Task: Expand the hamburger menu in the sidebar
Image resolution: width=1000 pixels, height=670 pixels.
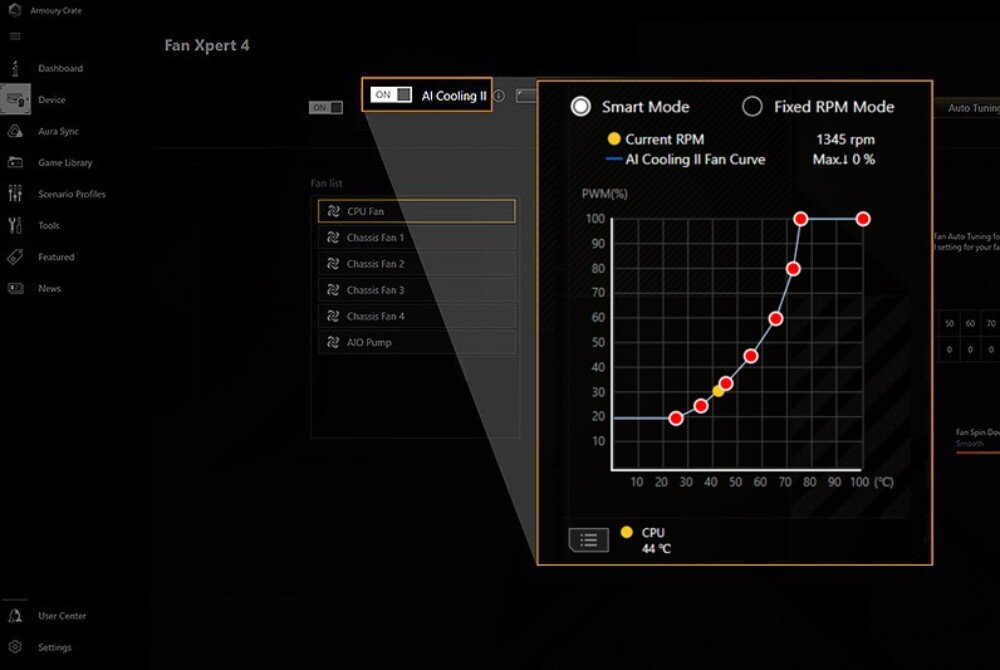Action: 15,36
